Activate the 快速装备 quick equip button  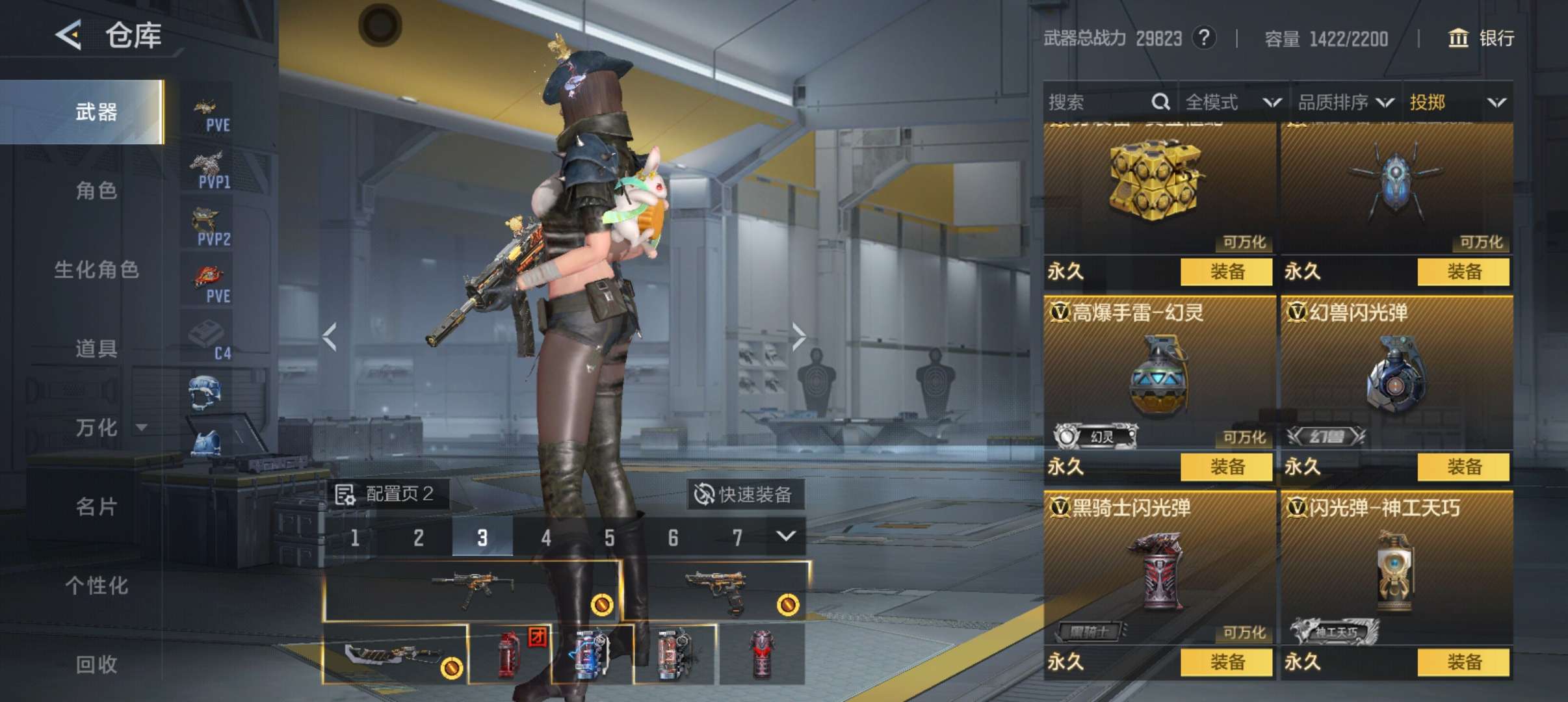coord(745,495)
